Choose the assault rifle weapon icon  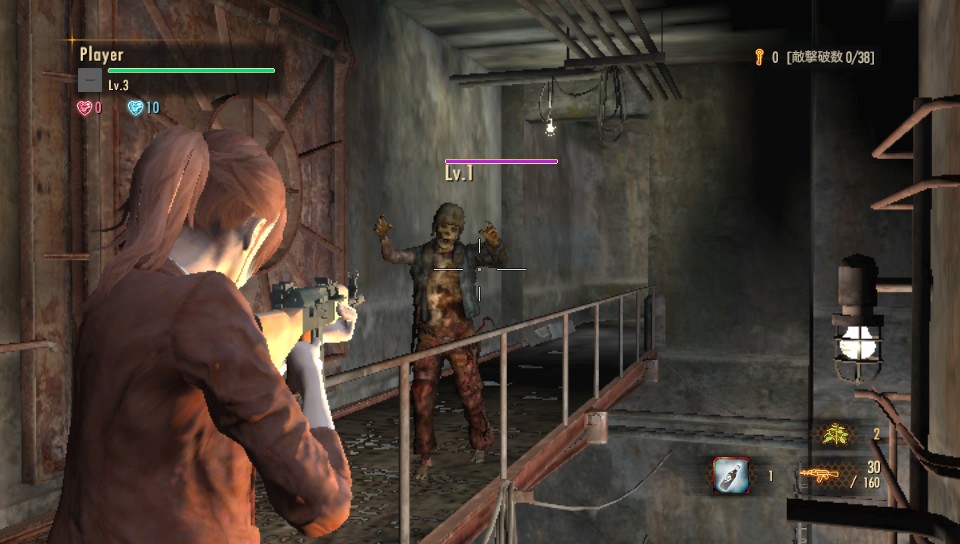pyautogui.click(x=819, y=475)
